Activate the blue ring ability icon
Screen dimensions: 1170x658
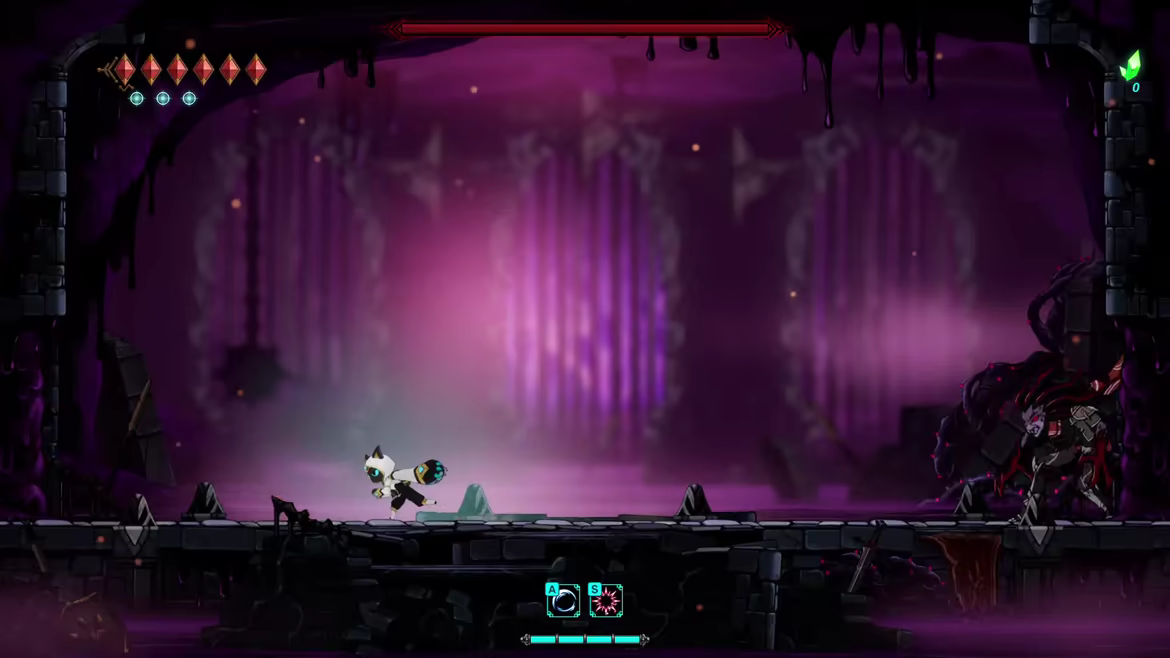click(564, 600)
